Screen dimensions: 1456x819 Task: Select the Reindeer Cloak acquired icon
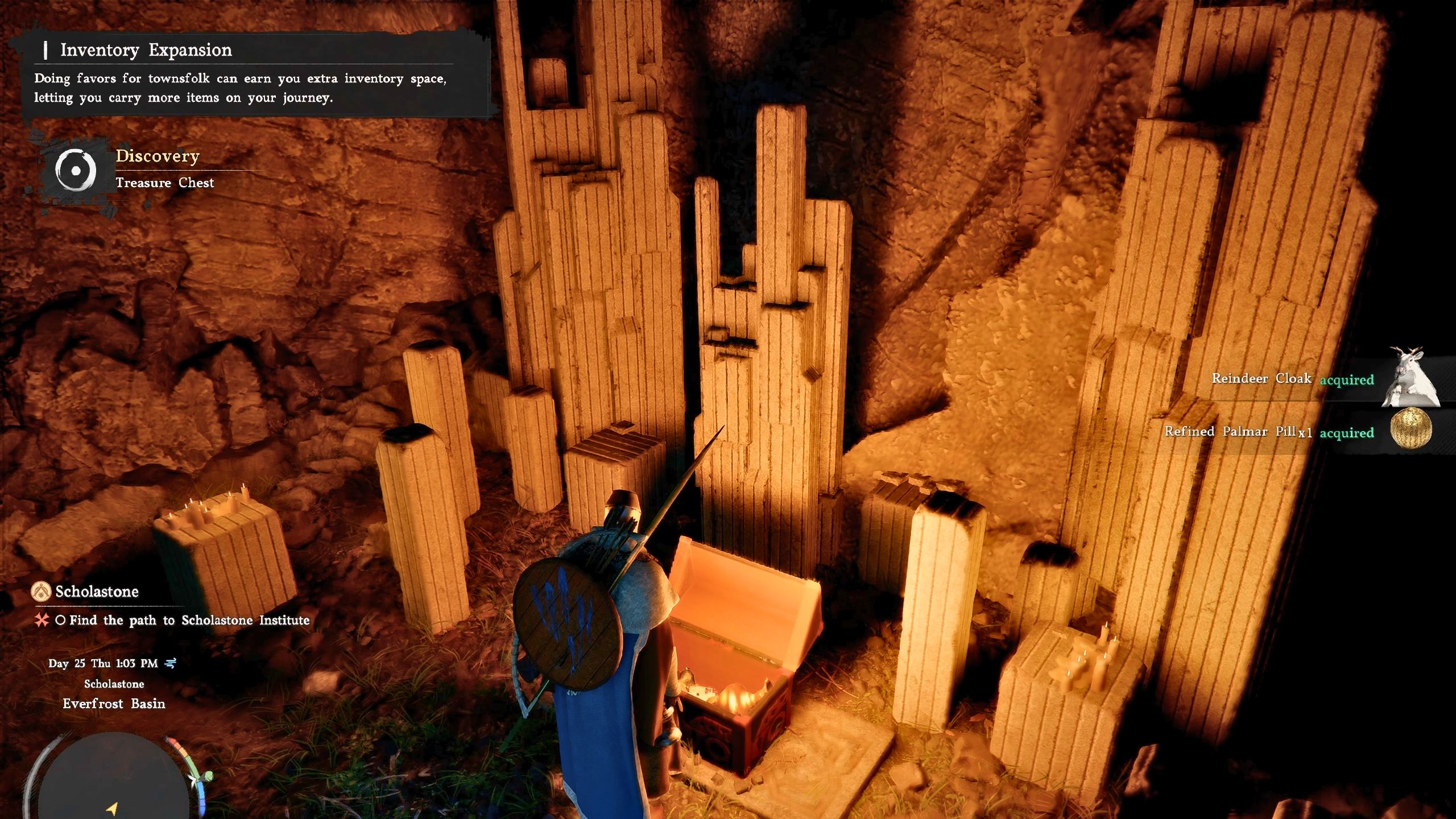pos(1409,378)
